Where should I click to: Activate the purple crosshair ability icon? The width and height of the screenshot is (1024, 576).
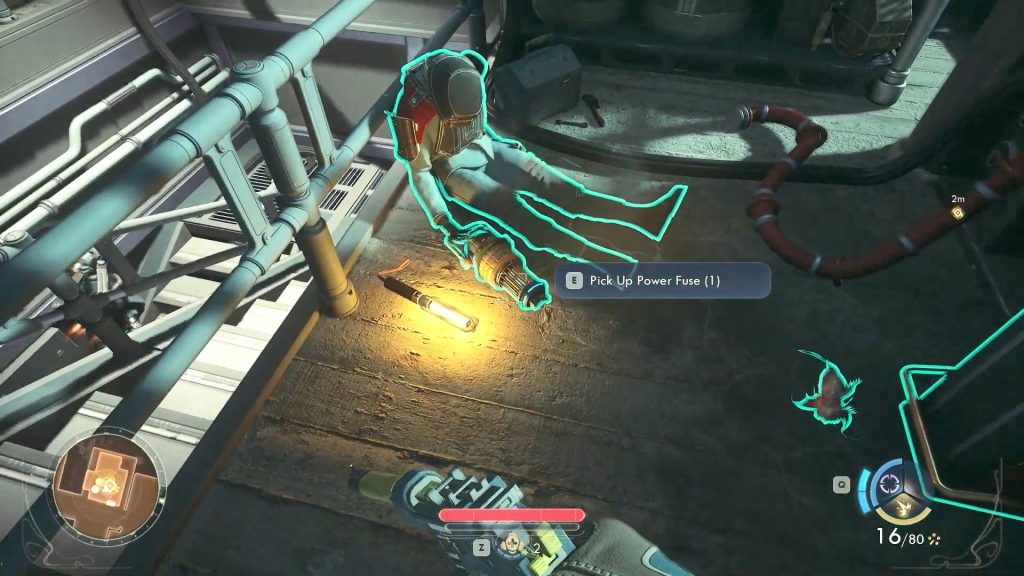[886, 484]
